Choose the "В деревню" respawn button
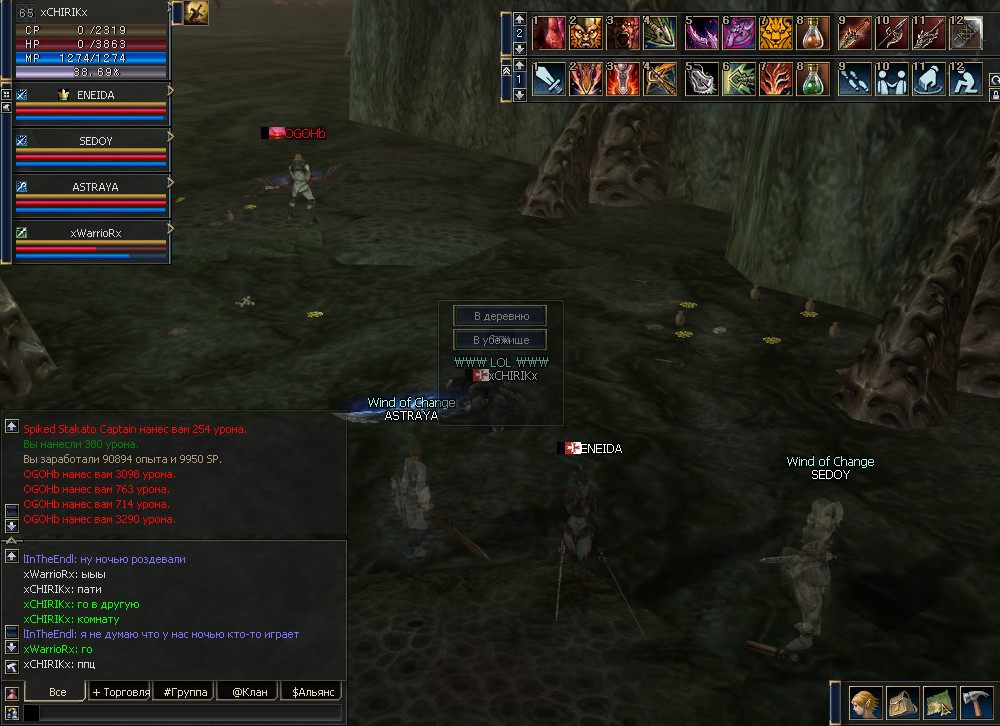Screen dimensions: 1000x726 500,316
